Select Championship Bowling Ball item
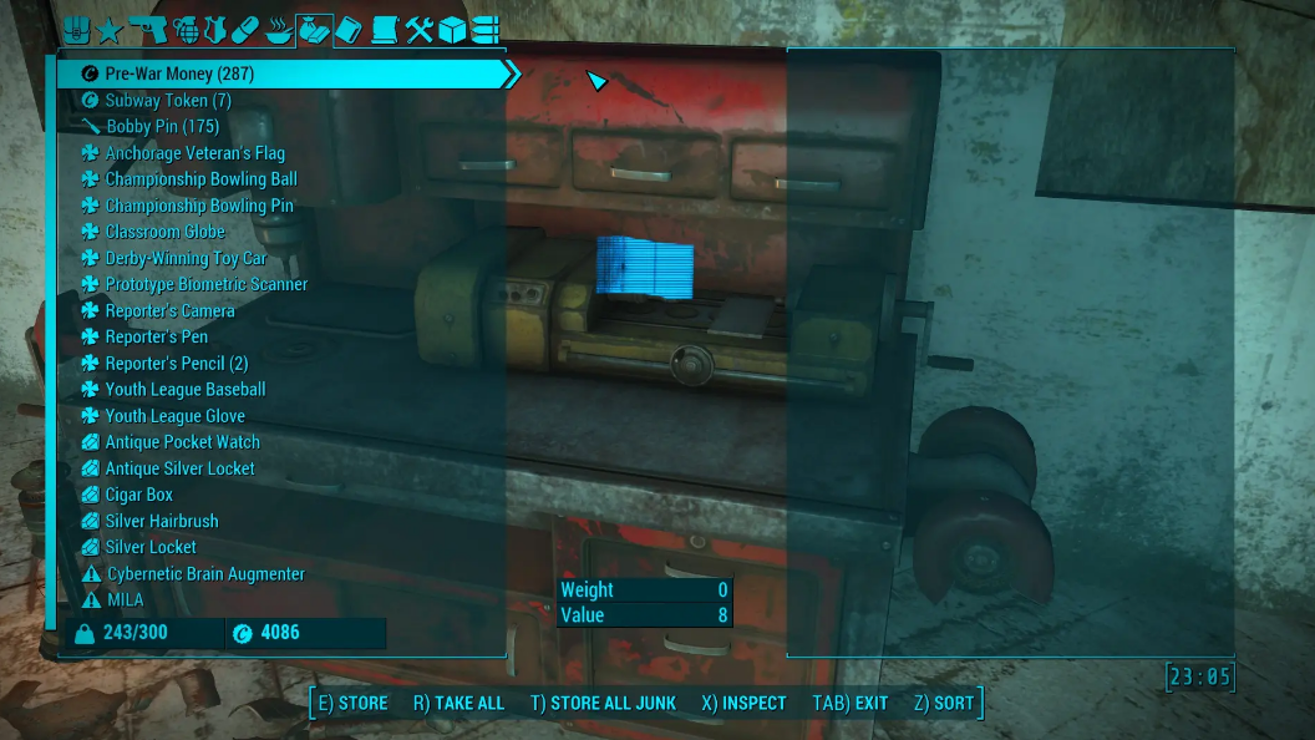Image resolution: width=1315 pixels, height=740 pixels. [201, 179]
